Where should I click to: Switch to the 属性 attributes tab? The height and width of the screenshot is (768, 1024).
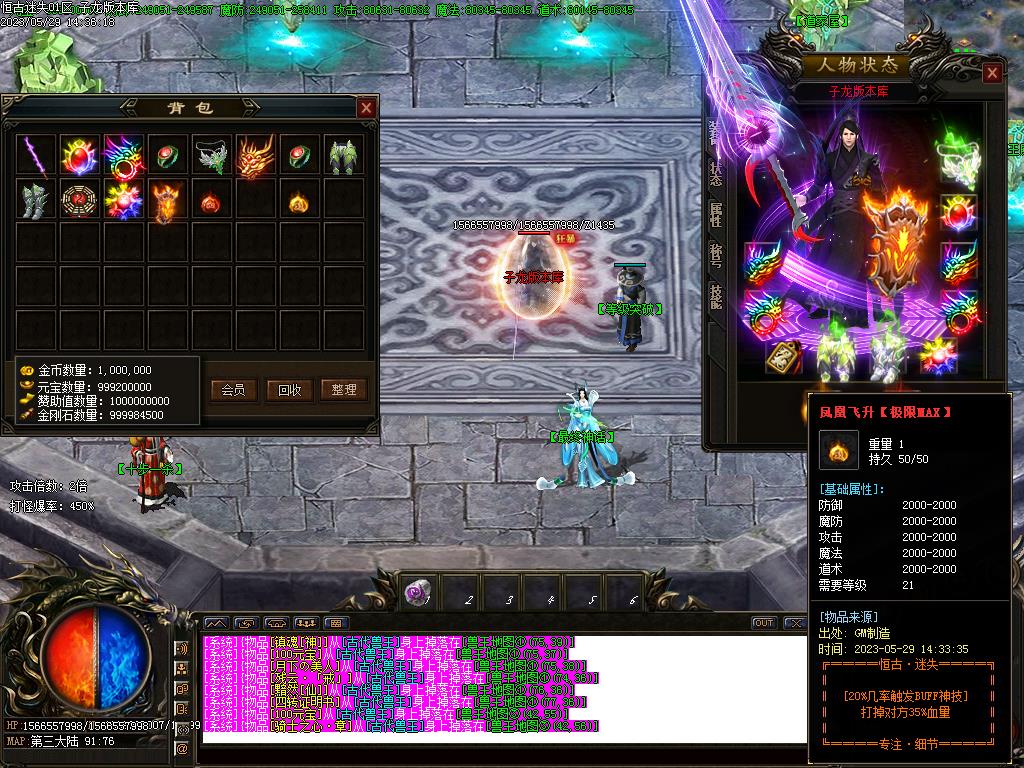point(716,213)
